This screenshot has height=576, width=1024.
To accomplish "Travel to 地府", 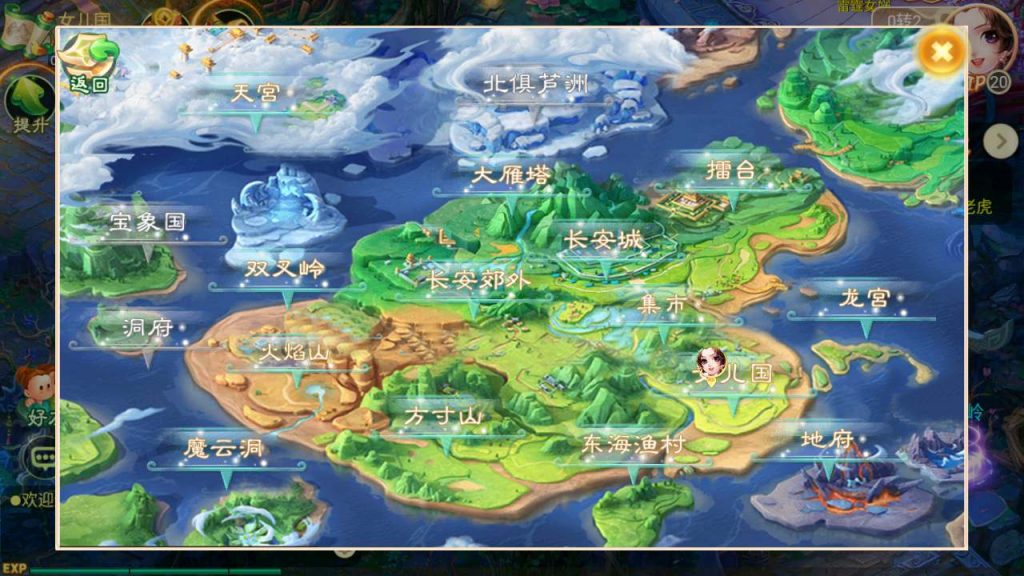I will [826, 440].
